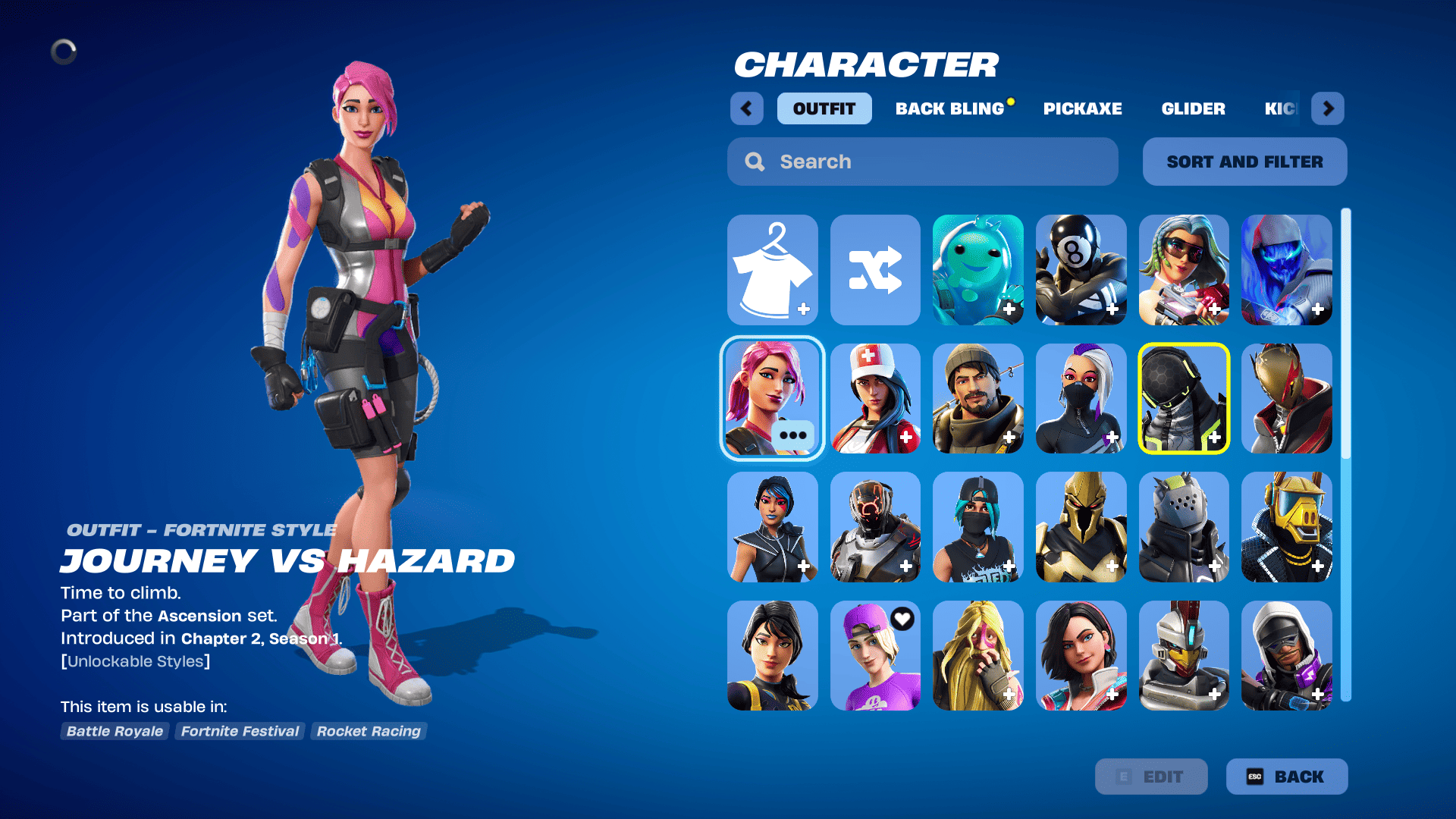This screenshot has width=1456, height=819.
Task: Select the bearded fisherman beanie outfit
Action: [x=977, y=398]
